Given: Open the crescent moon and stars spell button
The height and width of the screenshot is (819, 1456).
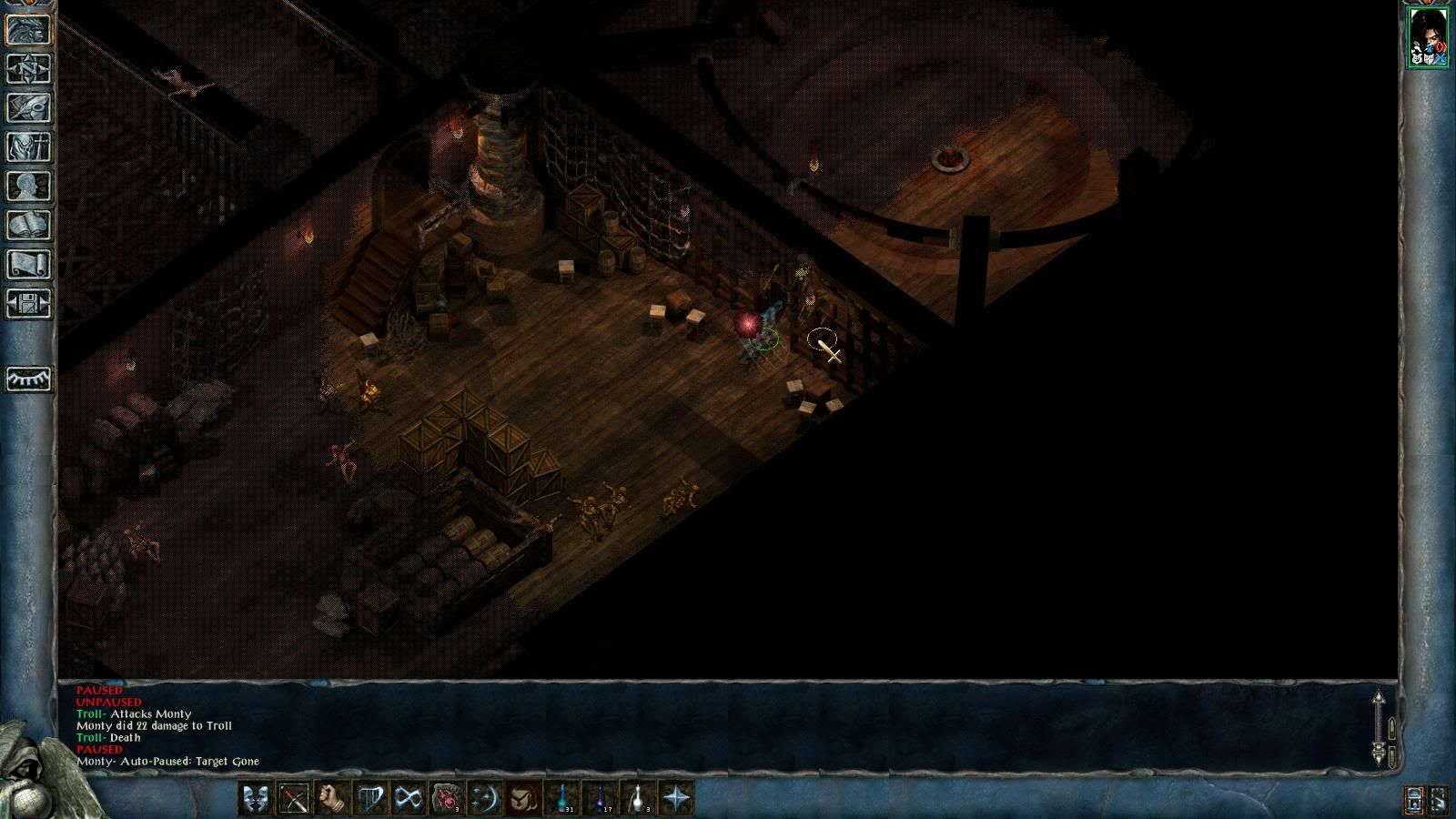Looking at the screenshot, I should (x=485, y=798).
